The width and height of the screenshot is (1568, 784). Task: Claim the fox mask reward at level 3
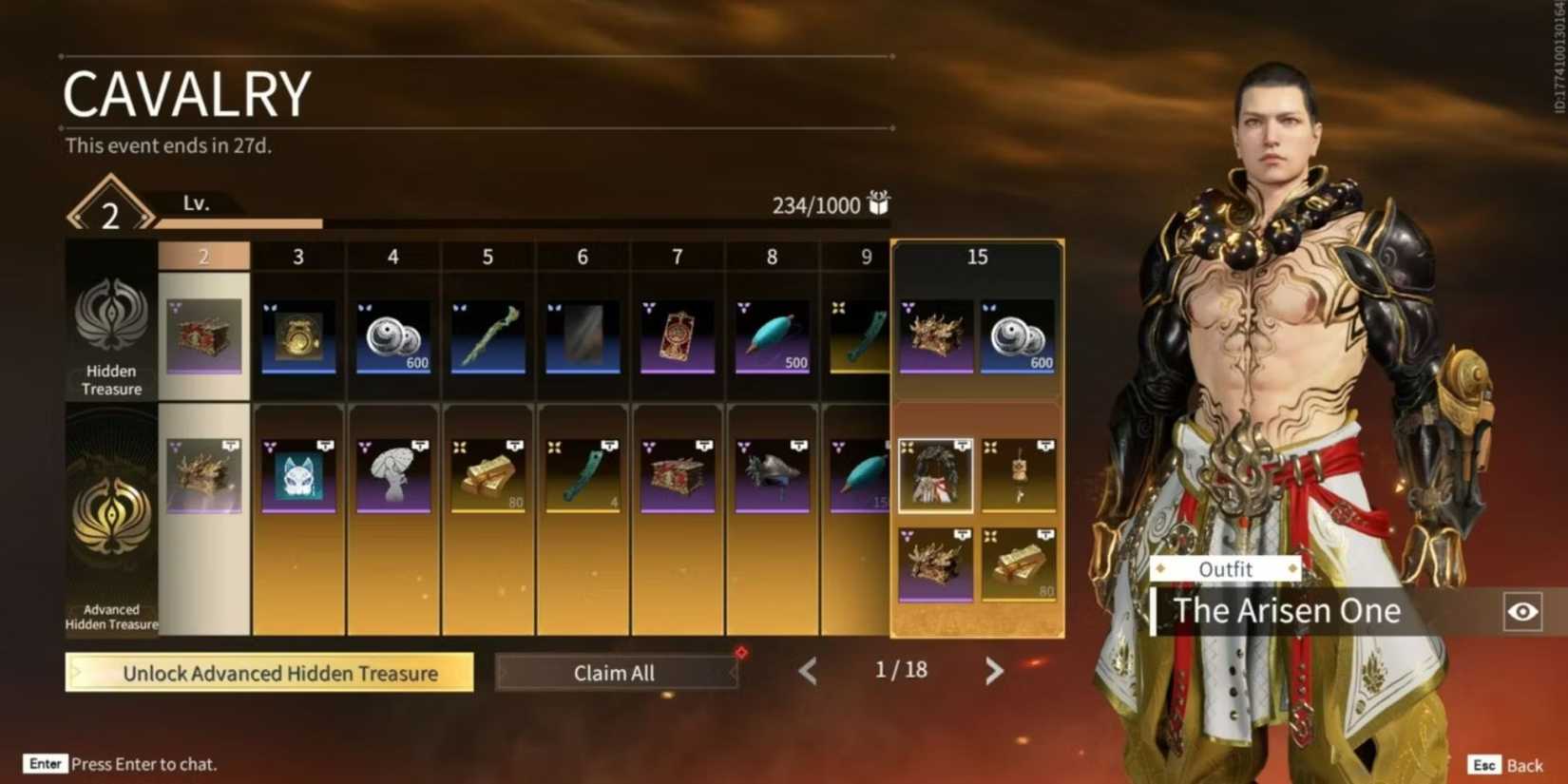[x=298, y=473]
